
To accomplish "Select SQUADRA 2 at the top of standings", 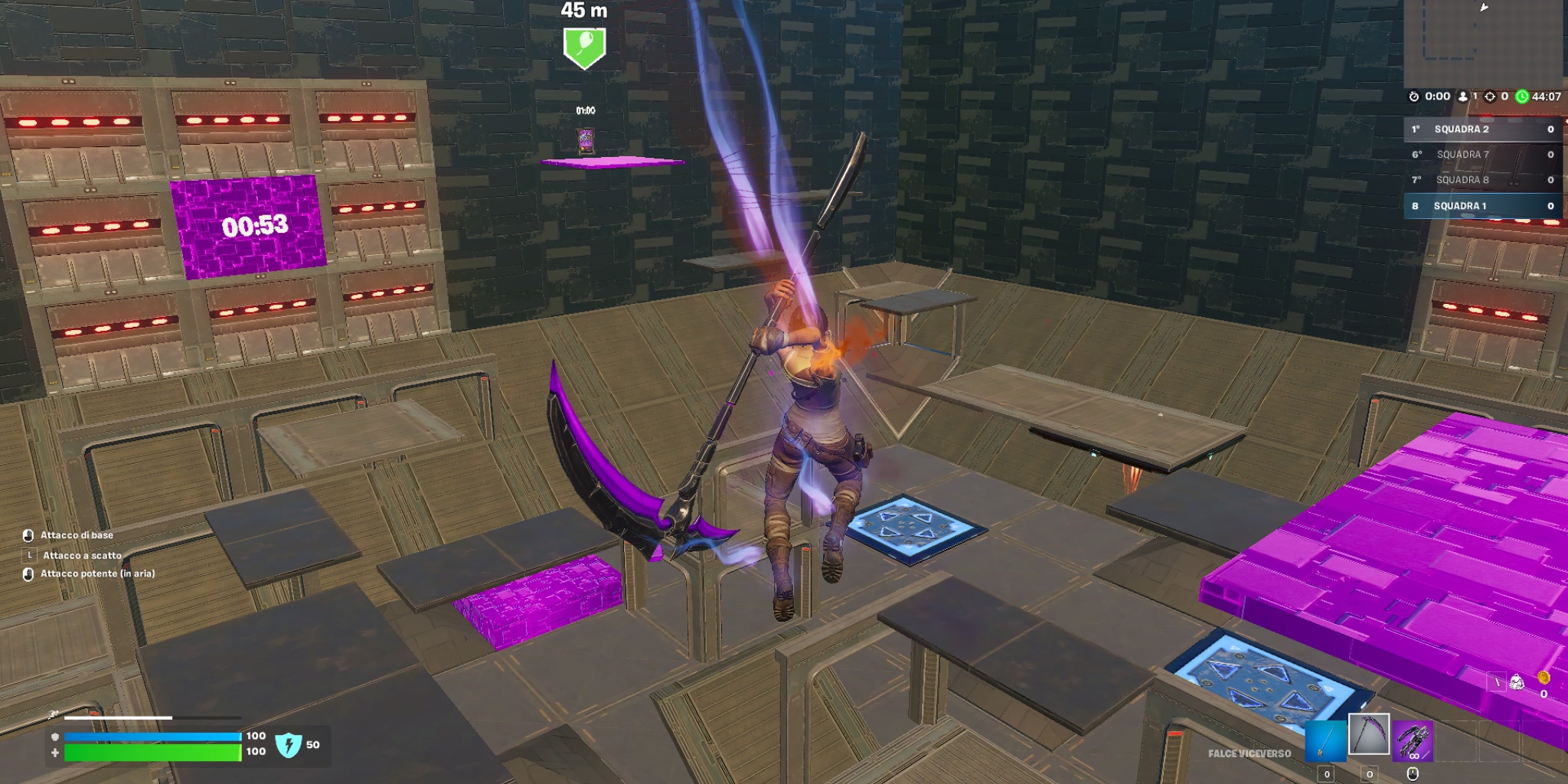I will tap(1462, 129).
